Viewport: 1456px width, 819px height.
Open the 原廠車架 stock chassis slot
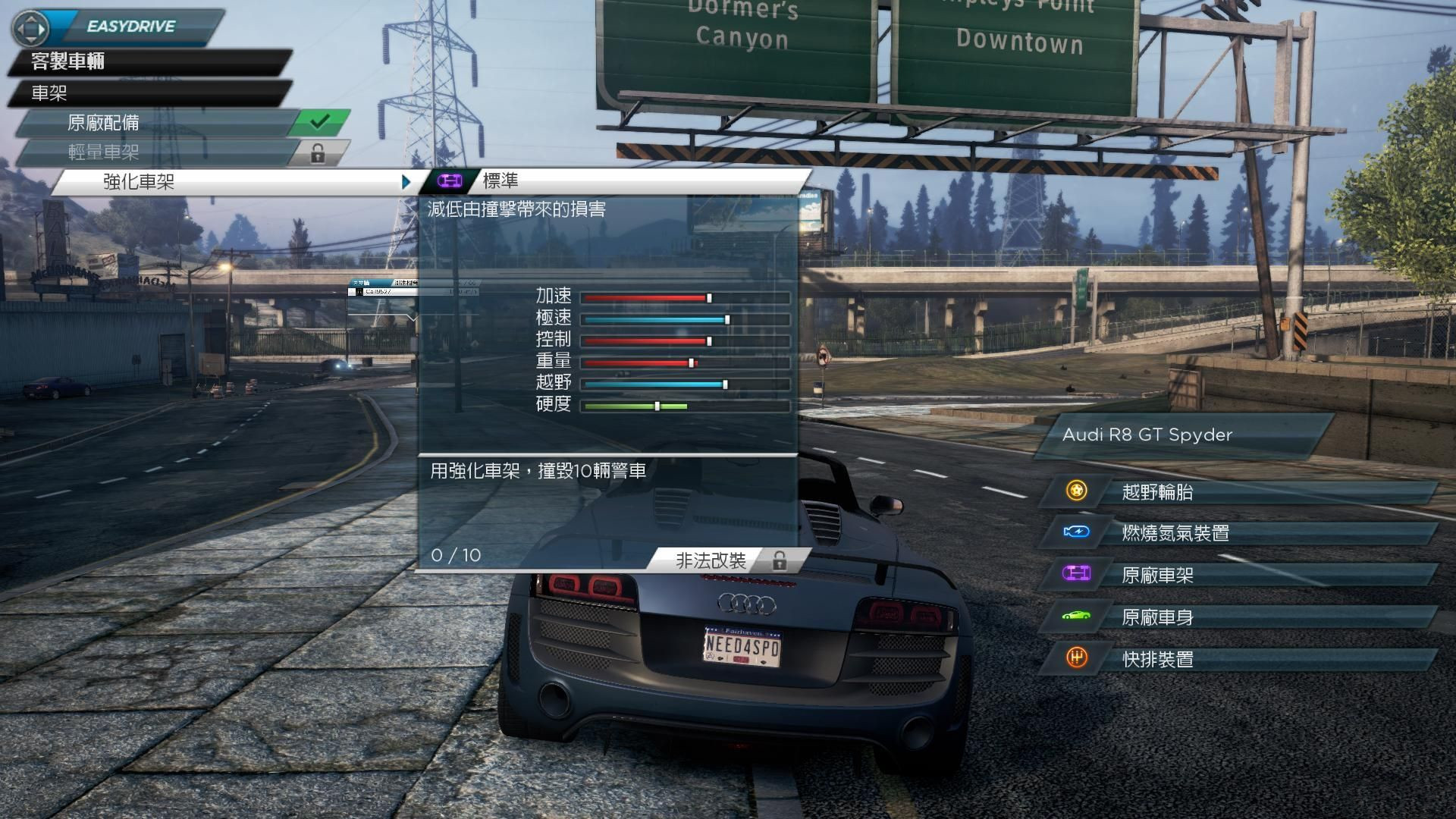coord(1236,575)
